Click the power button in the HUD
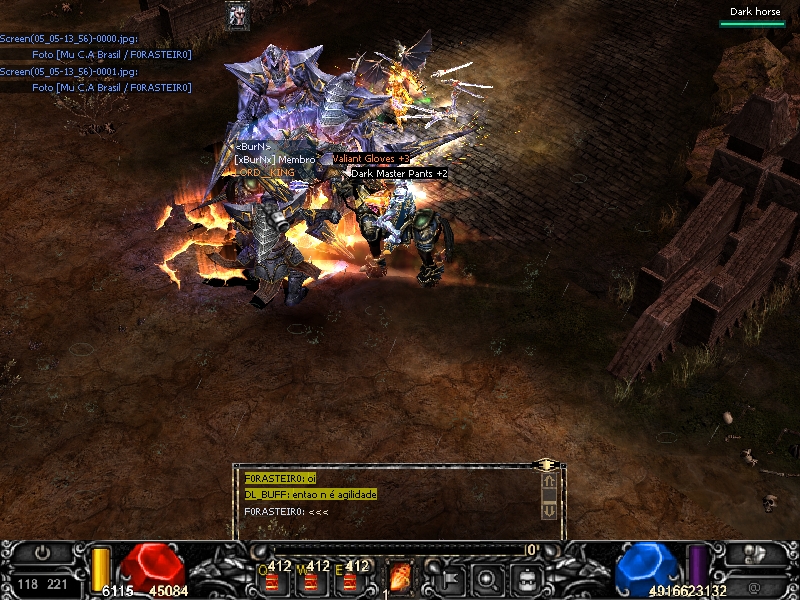Screen dimensions: 800x600 pos(42,553)
